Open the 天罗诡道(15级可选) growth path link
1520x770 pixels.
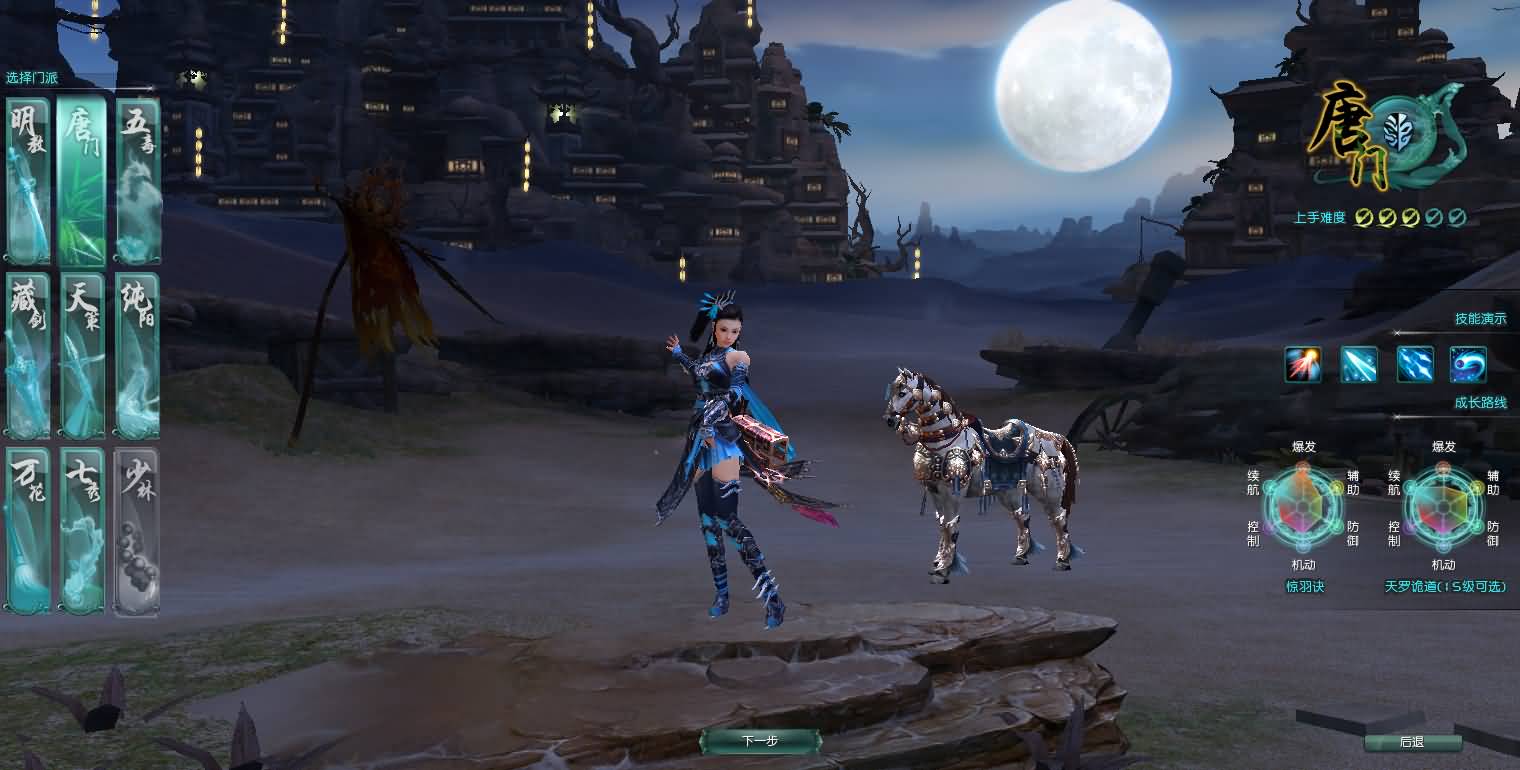pyautogui.click(x=1444, y=587)
